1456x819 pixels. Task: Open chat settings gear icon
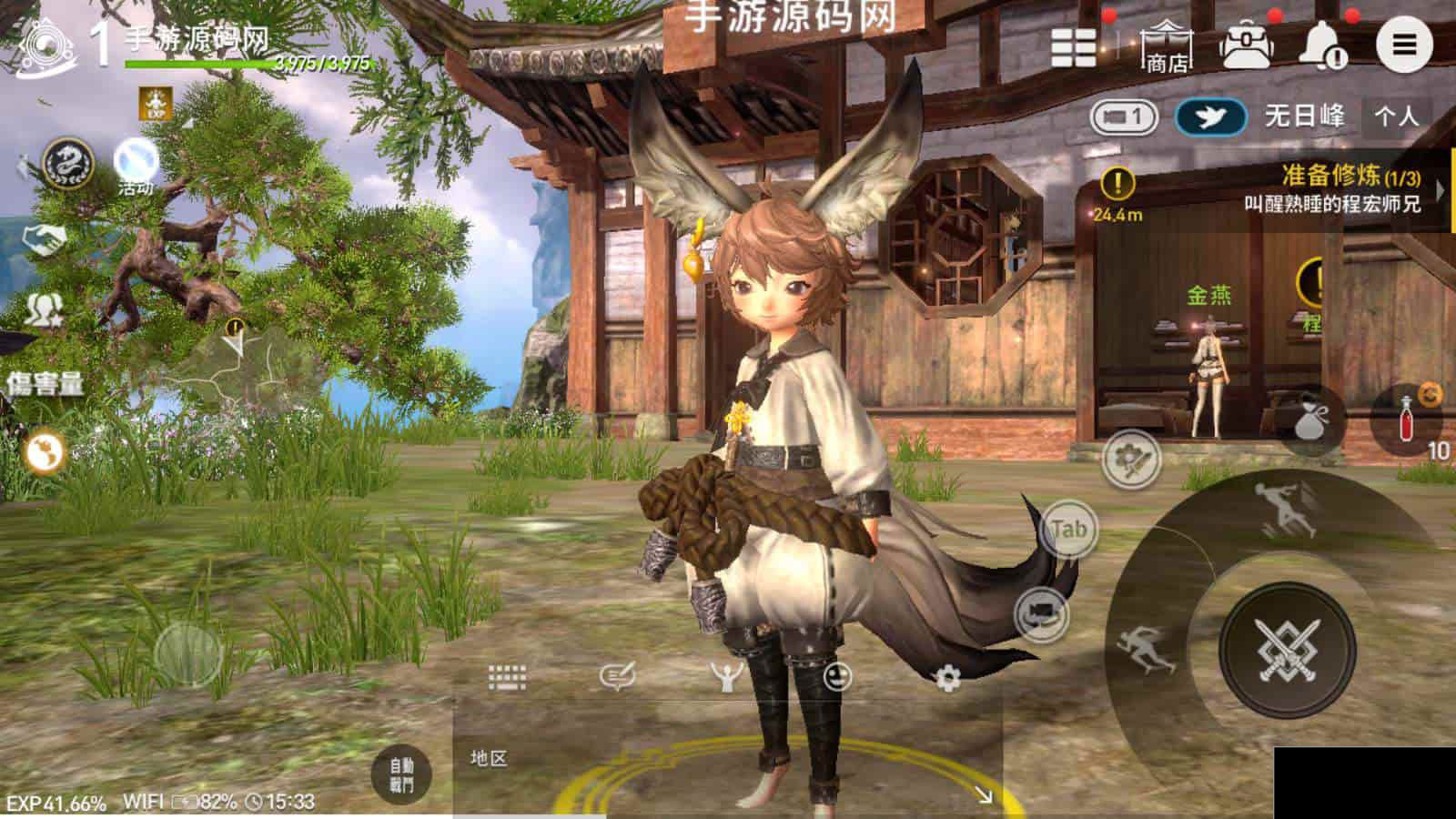point(947,677)
